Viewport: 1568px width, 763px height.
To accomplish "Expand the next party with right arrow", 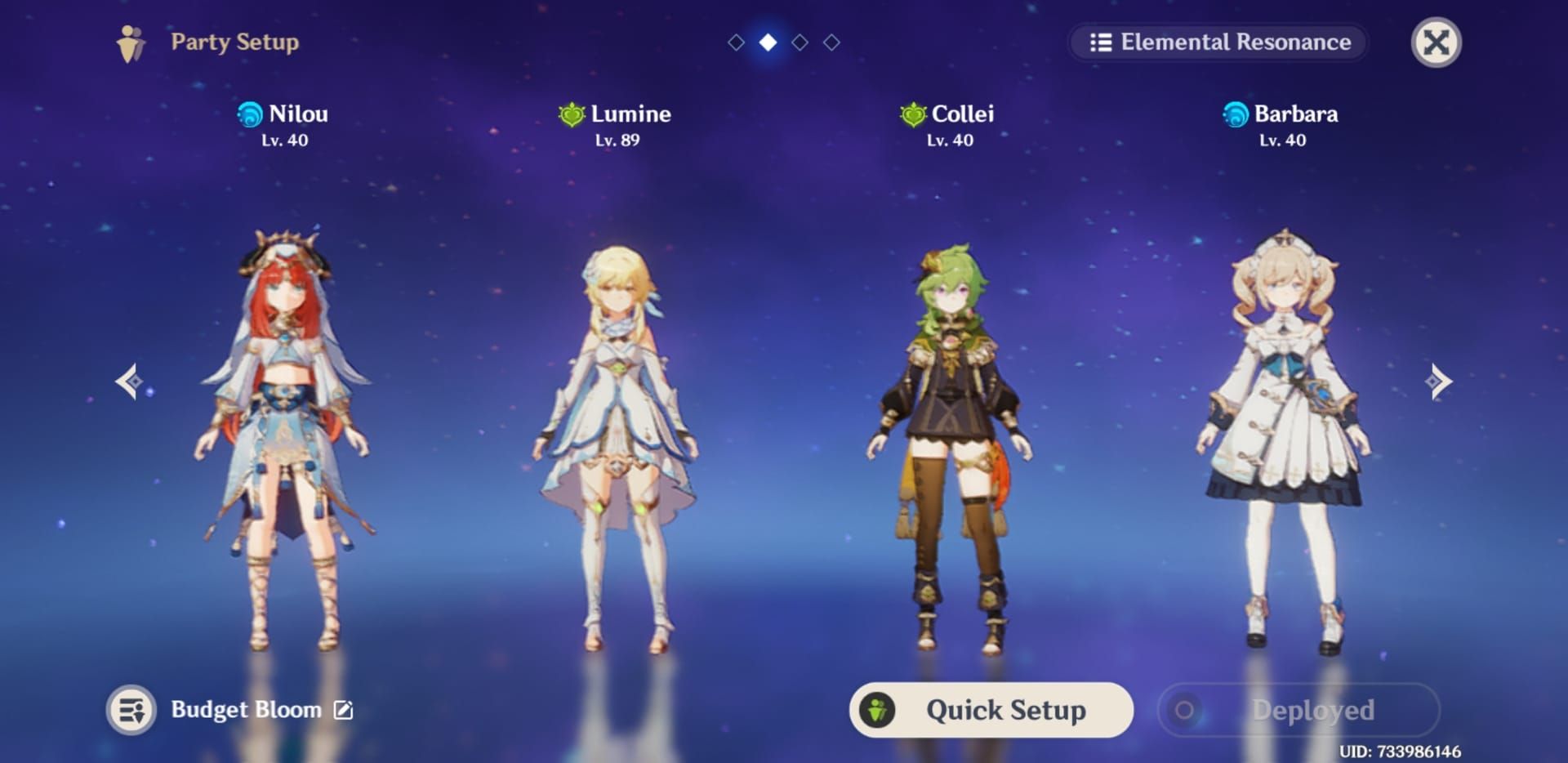I will [1438, 381].
